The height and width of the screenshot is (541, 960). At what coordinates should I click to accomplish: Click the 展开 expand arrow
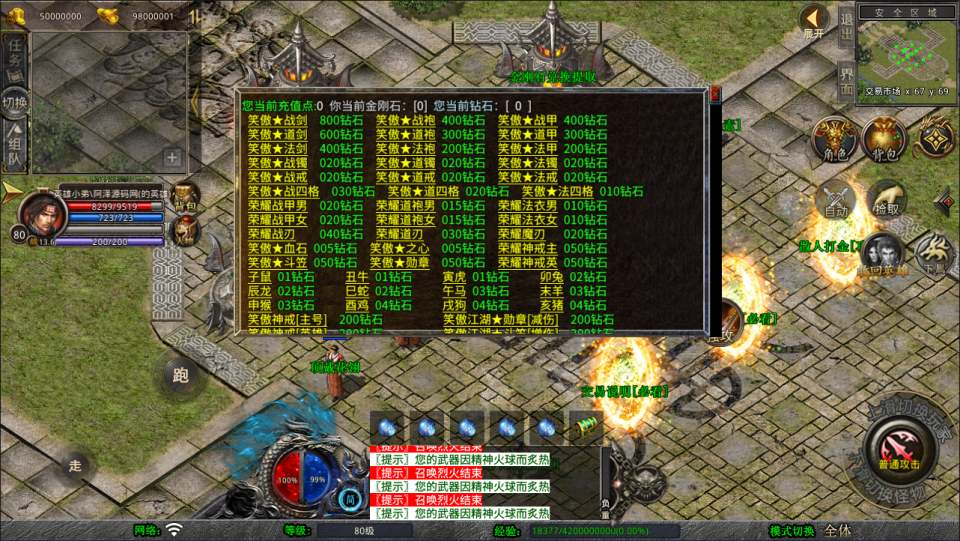pos(814,20)
